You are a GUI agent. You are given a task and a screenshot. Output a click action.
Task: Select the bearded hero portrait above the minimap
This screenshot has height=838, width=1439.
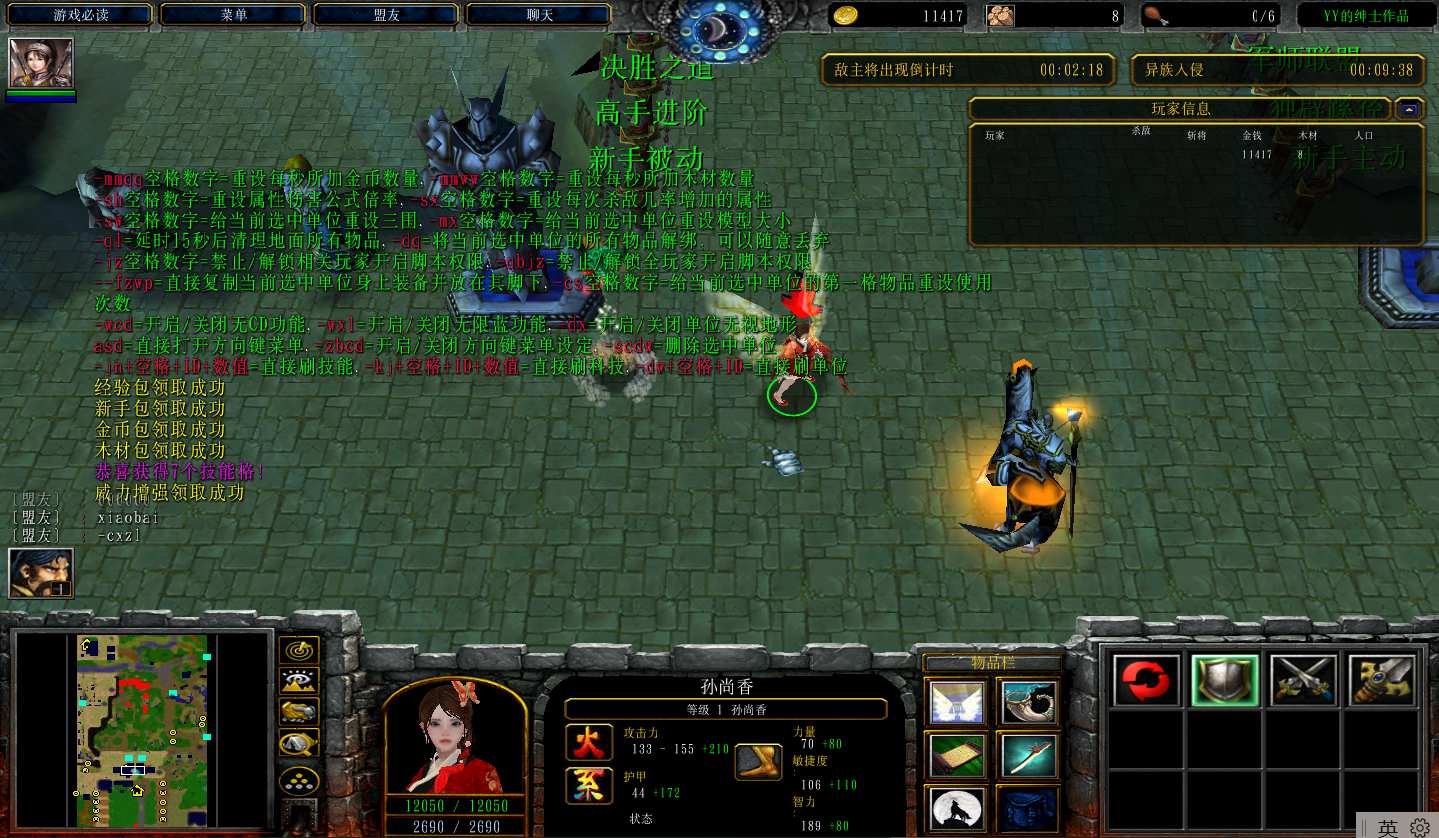tap(41, 573)
